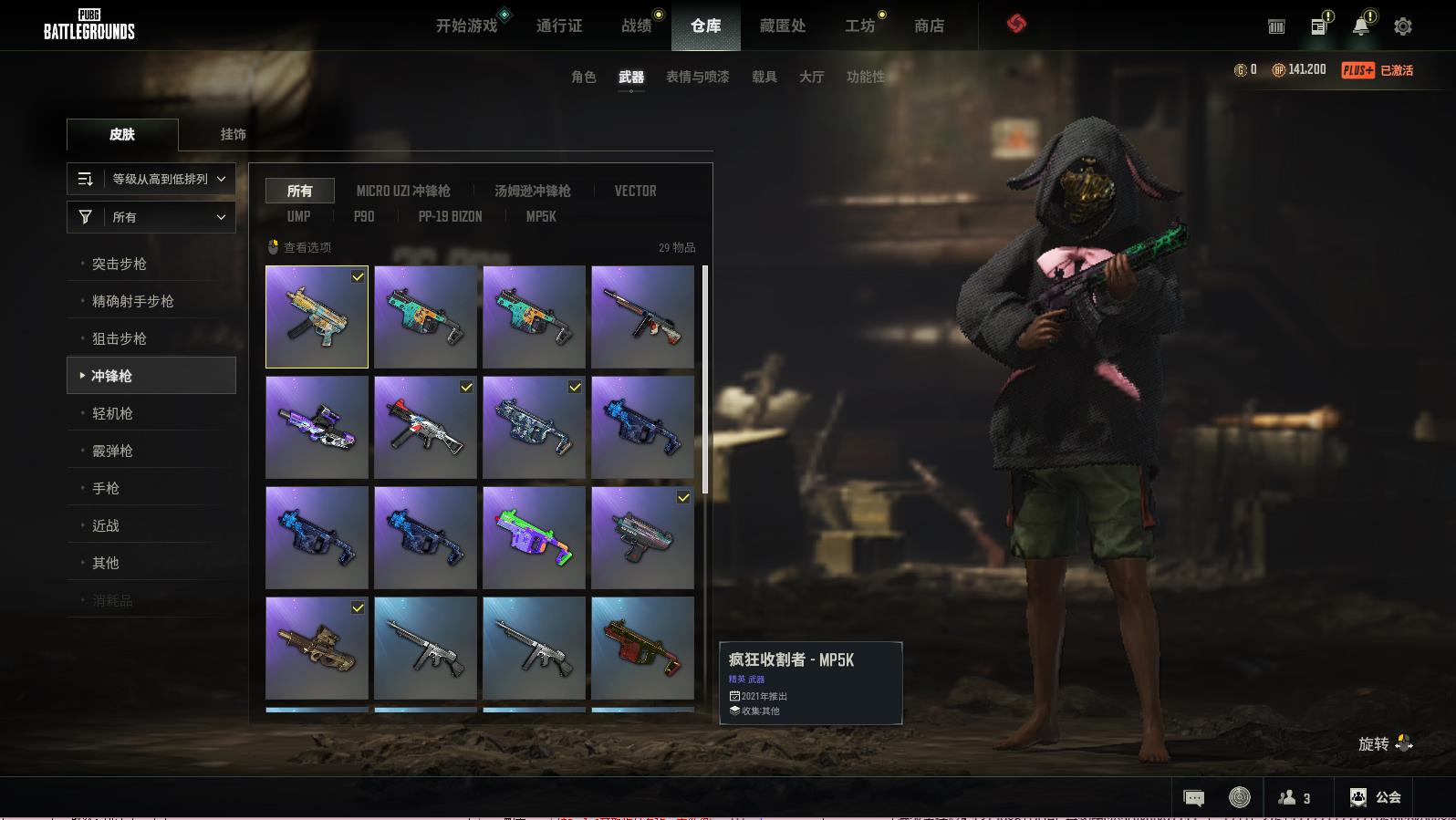The image size is (1456, 820).
Task: Open the 公会 guild panel
Action: click(x=1375, y=797)
